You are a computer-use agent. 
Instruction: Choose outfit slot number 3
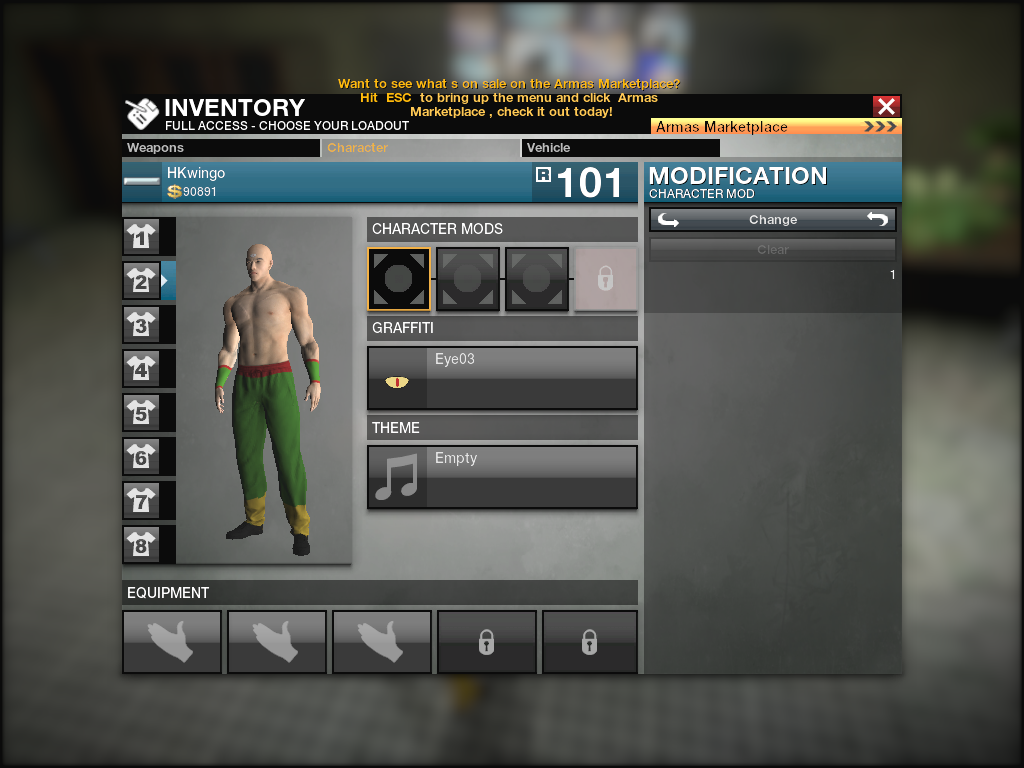point(140,325)
